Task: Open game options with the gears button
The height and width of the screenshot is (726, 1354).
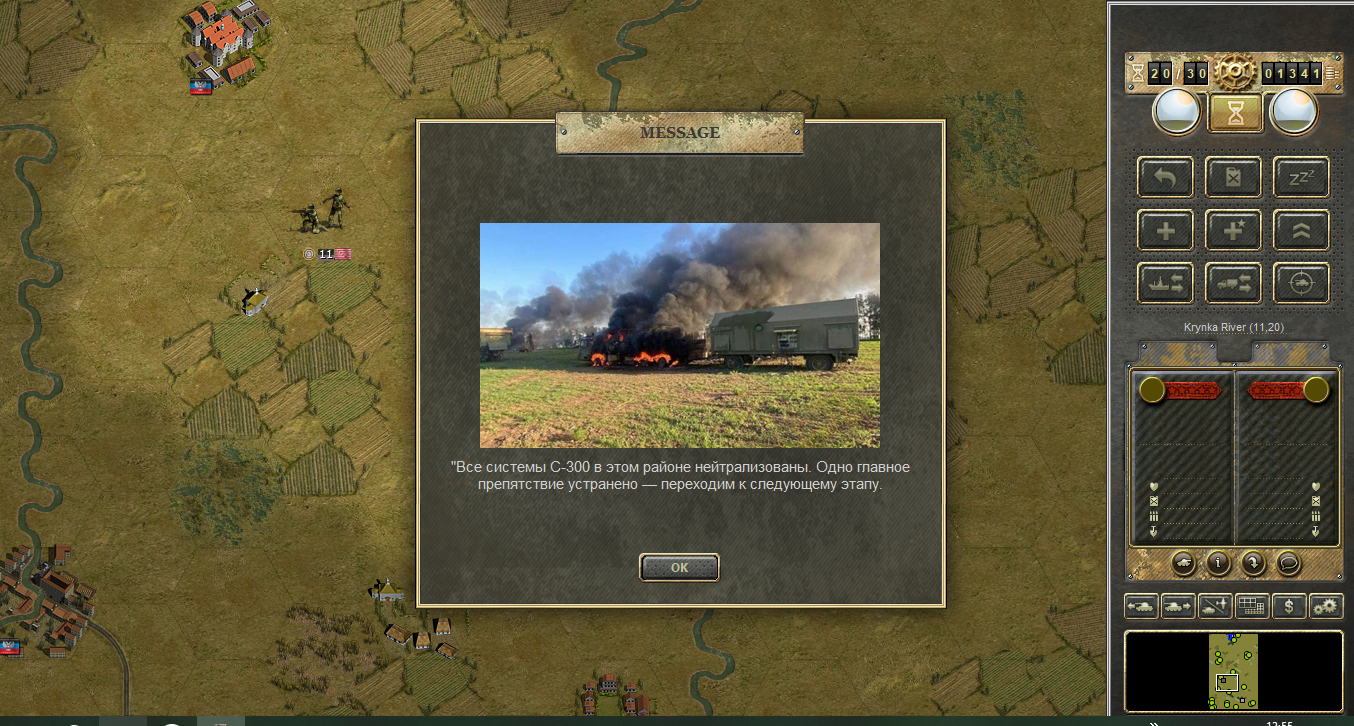Action: point(1325,606)
